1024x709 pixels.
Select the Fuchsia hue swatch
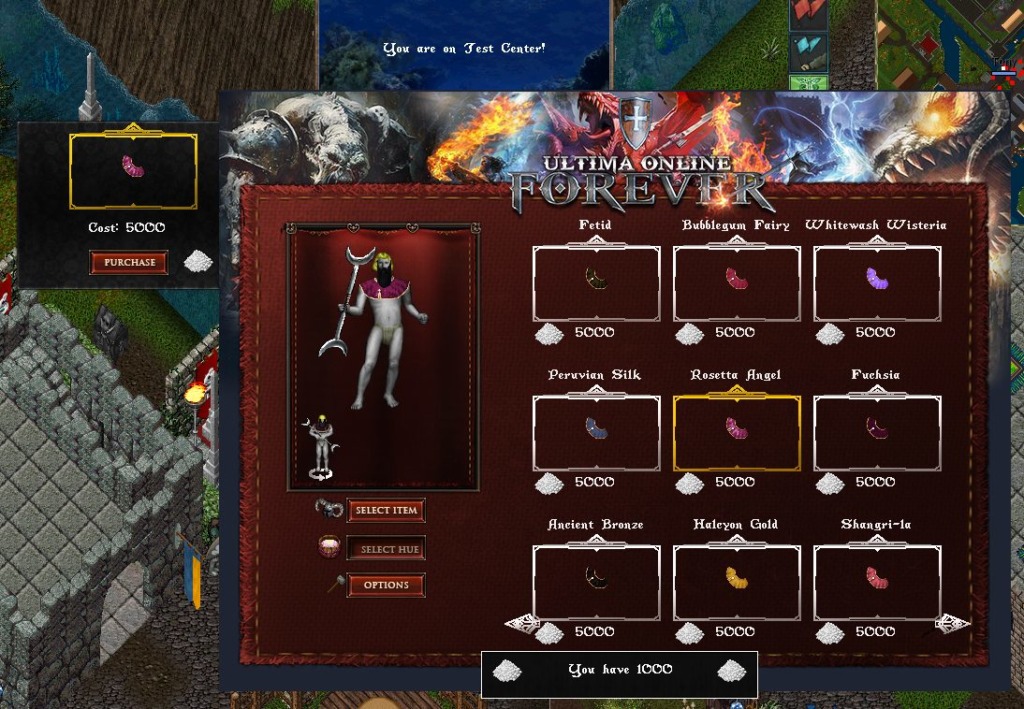[877, 433]
